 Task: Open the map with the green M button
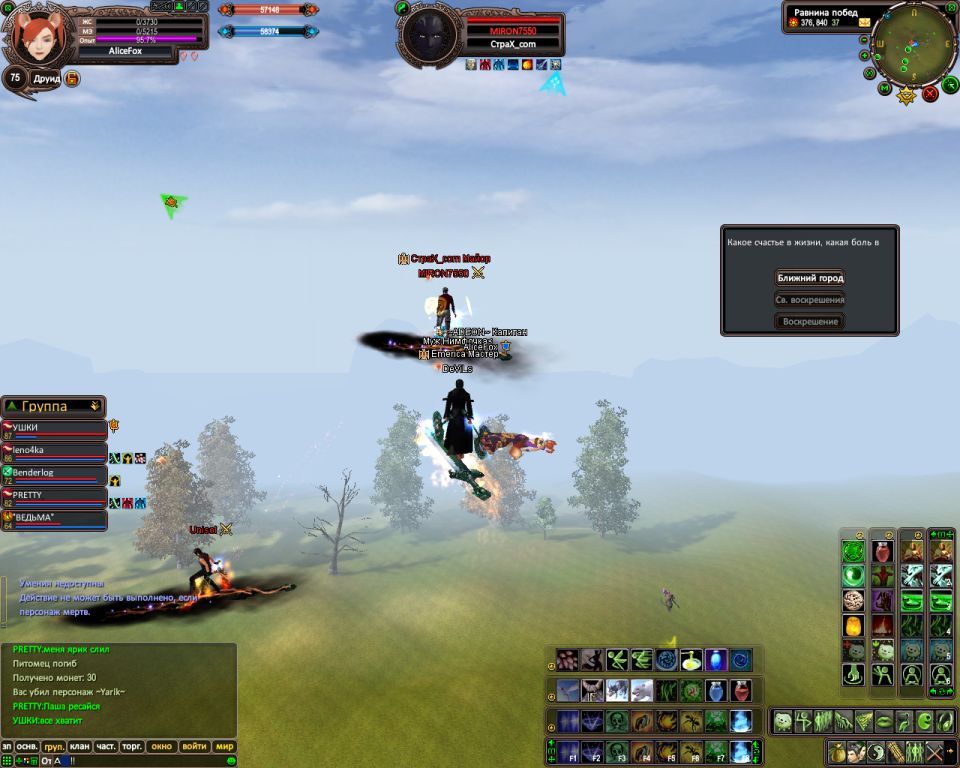tap(885, 89)
